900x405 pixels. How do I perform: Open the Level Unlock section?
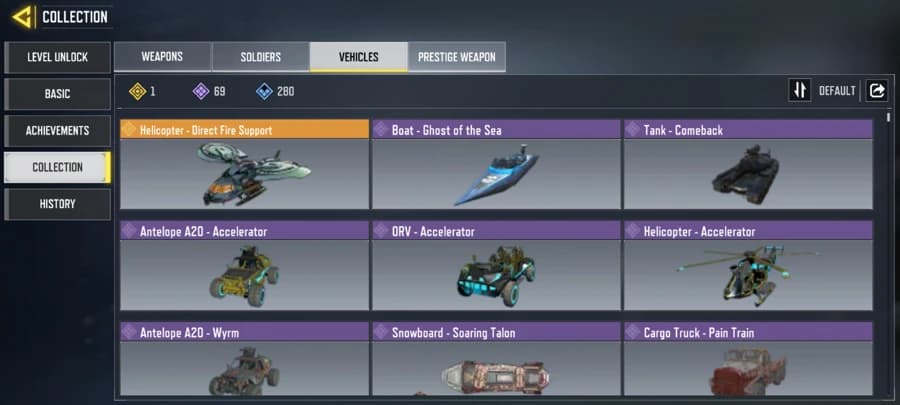point(57,57)
